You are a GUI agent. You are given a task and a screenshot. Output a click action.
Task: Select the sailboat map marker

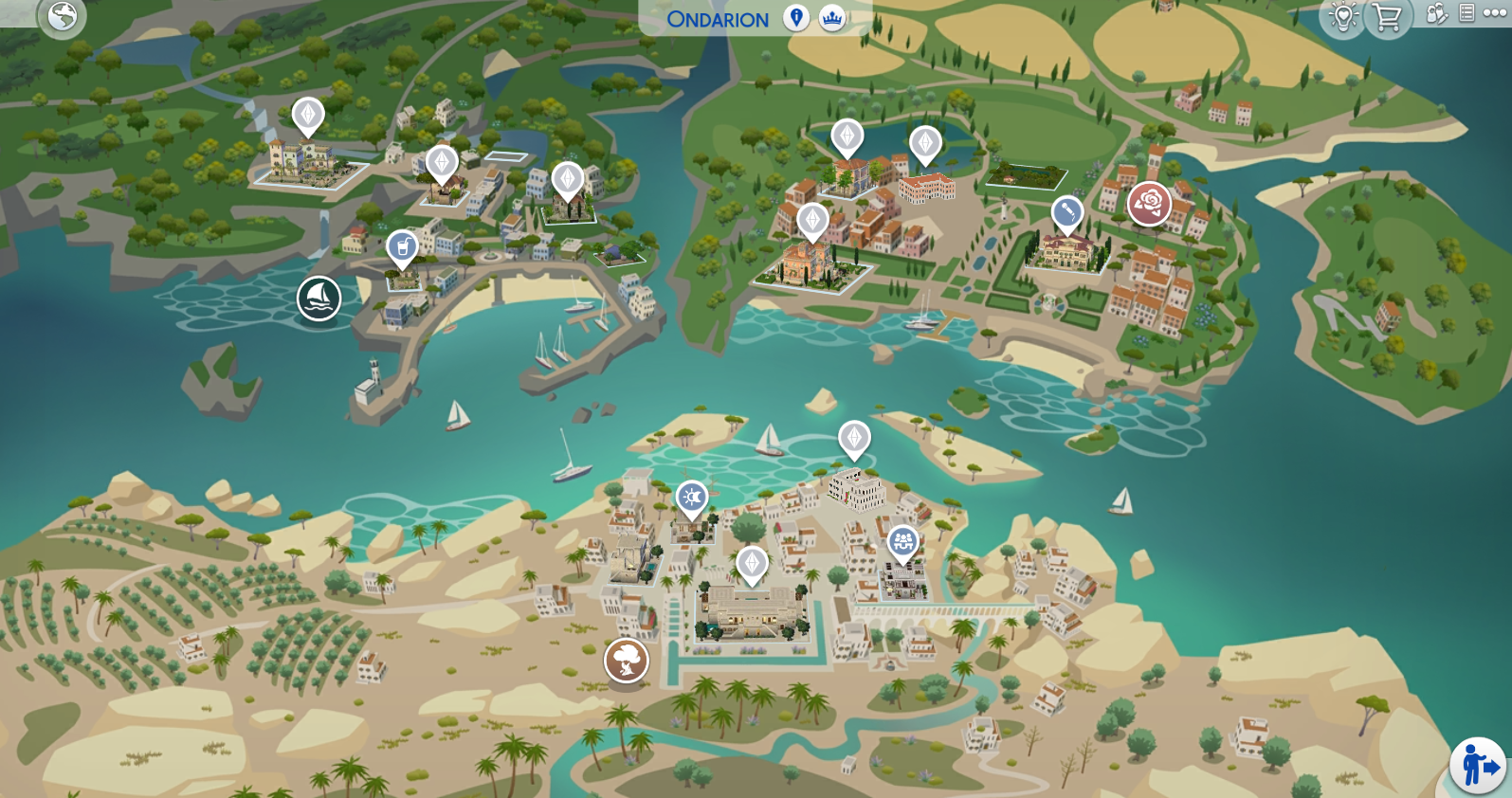pos(319,299)
